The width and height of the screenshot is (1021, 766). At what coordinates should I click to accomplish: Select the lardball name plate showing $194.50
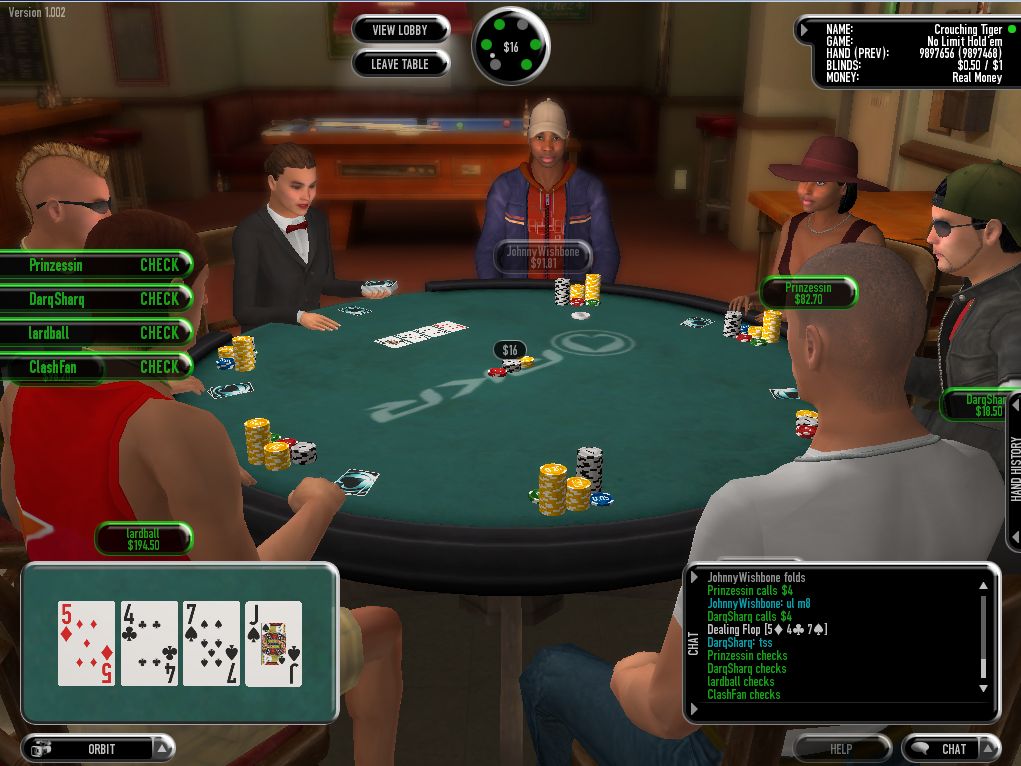pos(143,540)
